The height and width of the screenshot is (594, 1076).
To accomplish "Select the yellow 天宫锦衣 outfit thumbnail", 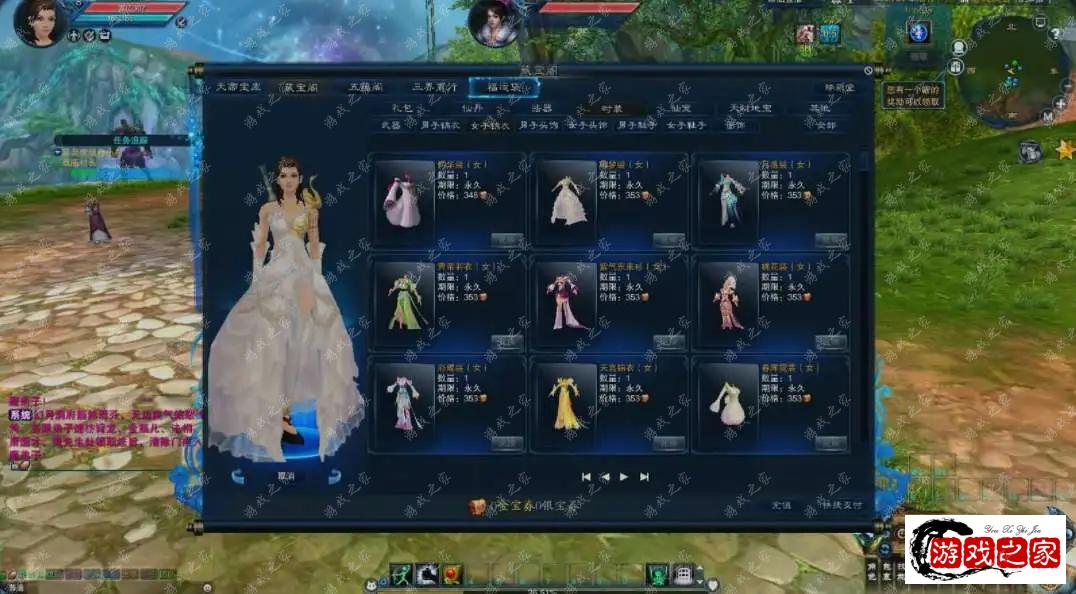I will click(566, 398).
